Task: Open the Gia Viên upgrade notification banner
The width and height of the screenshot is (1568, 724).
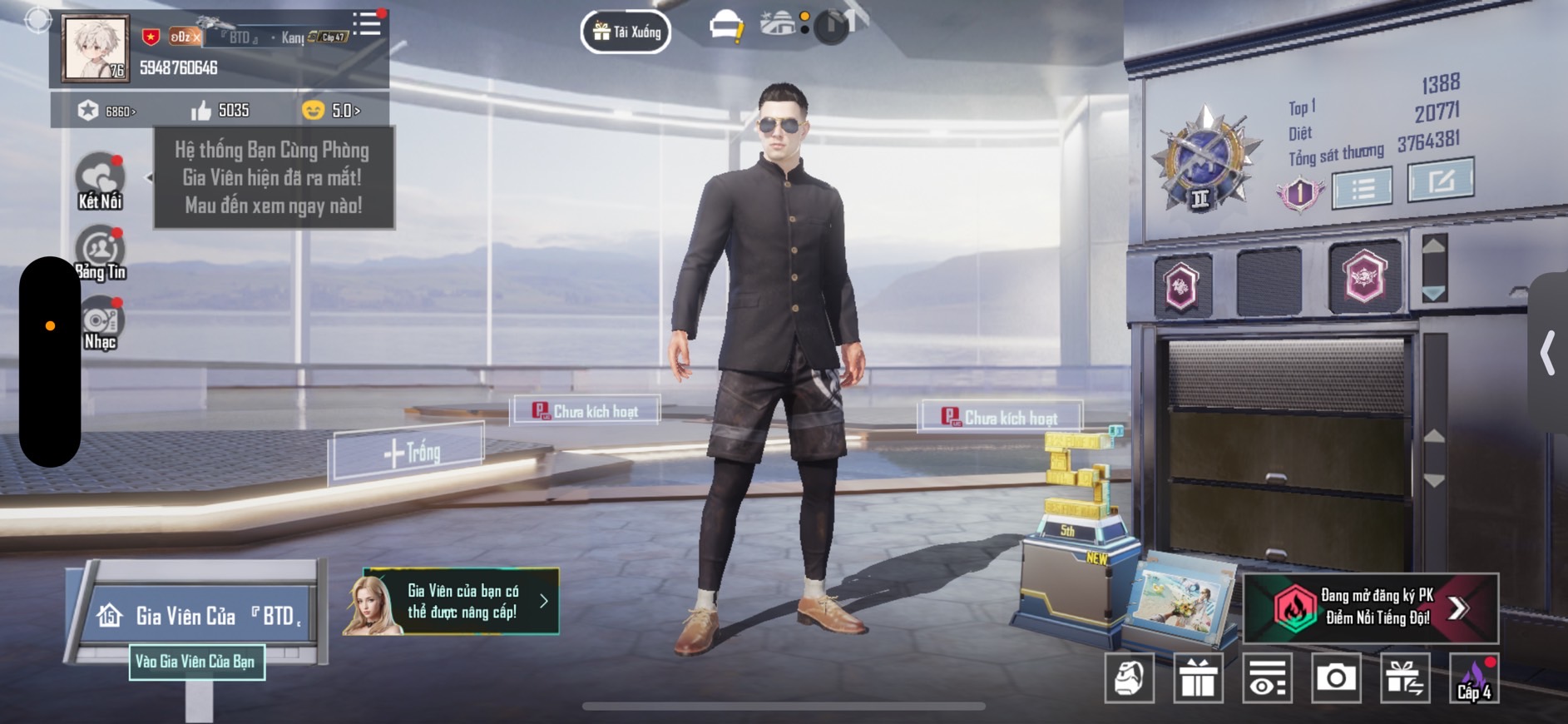Action: pos(462,601)
